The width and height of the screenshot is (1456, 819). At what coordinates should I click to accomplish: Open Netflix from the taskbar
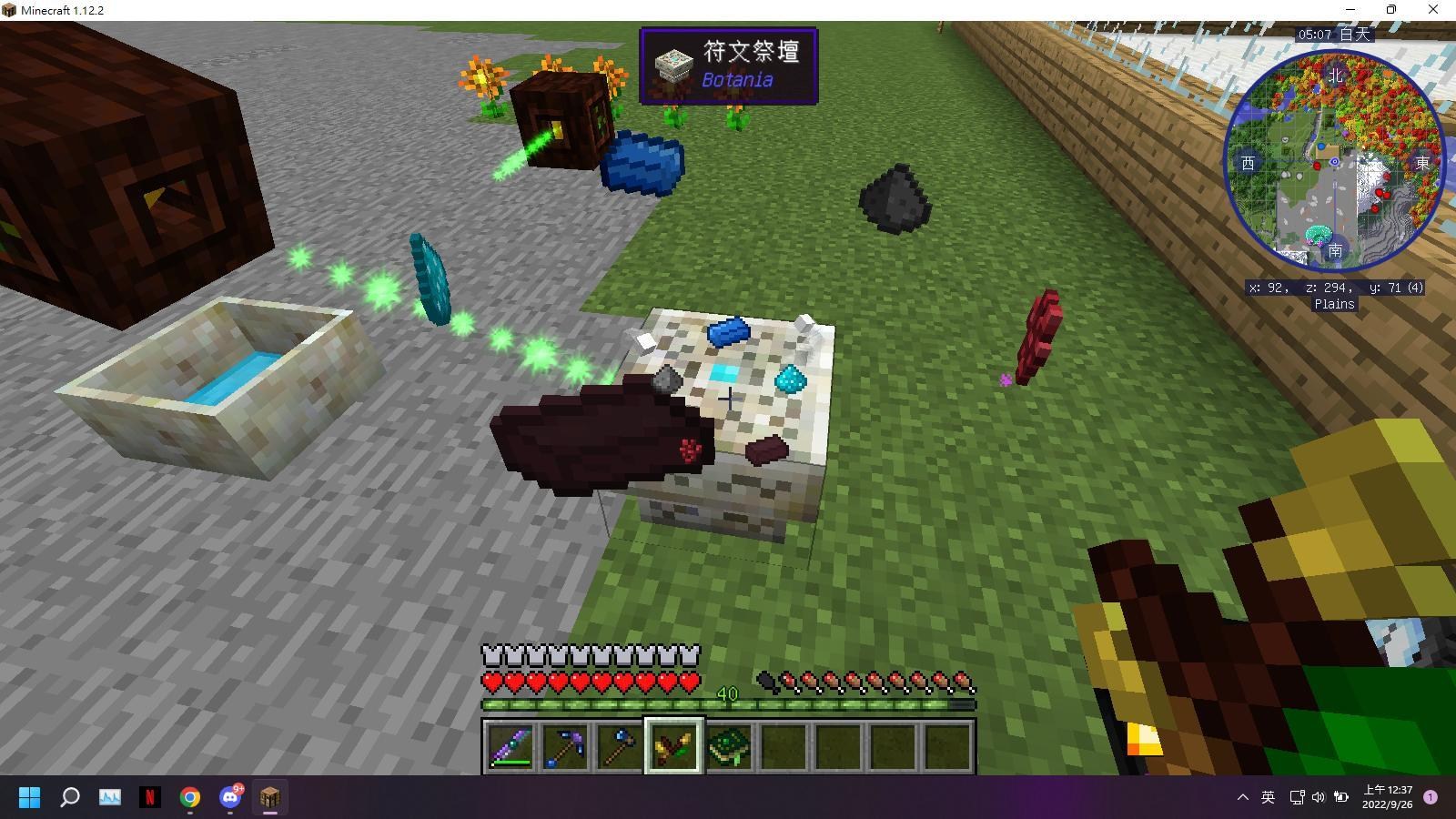tap(149, 797)
